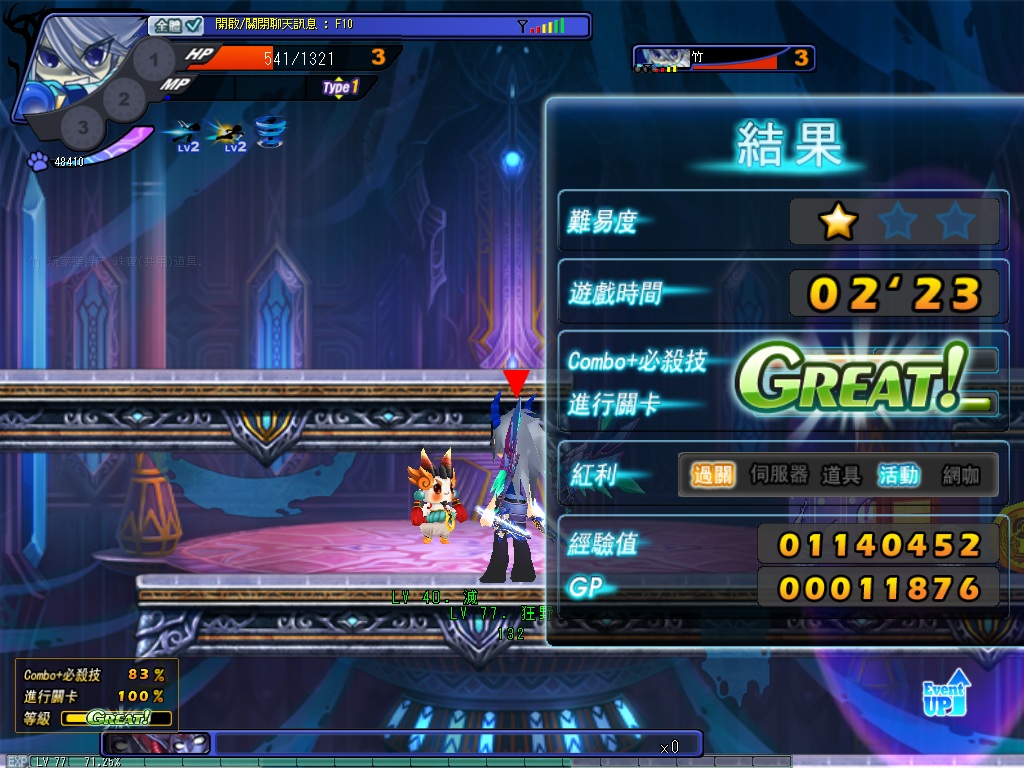Click the paw print pet icon
The height and width of the screenshot is (768, 1024).
[37, 160]
